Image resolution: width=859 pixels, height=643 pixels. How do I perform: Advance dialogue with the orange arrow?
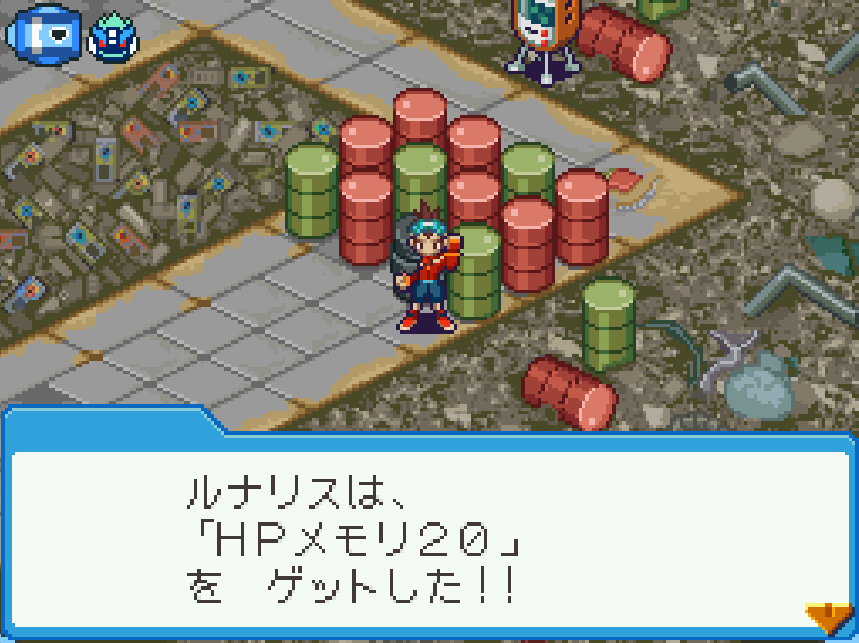[828, 618]
